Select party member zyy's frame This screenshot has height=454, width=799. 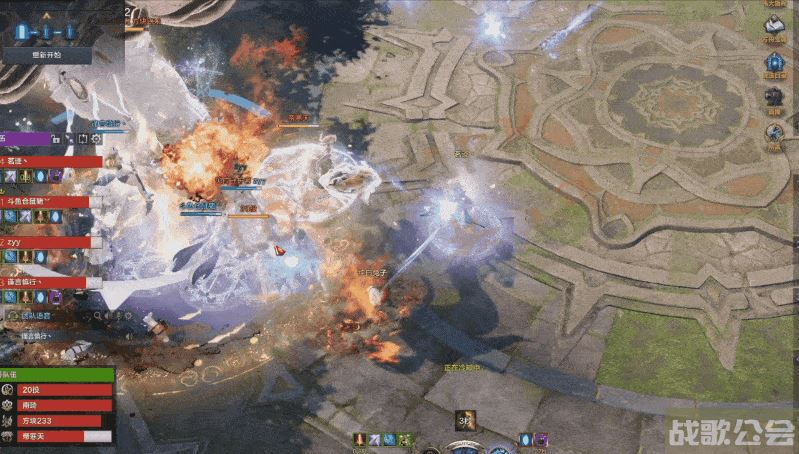[50, 242]
